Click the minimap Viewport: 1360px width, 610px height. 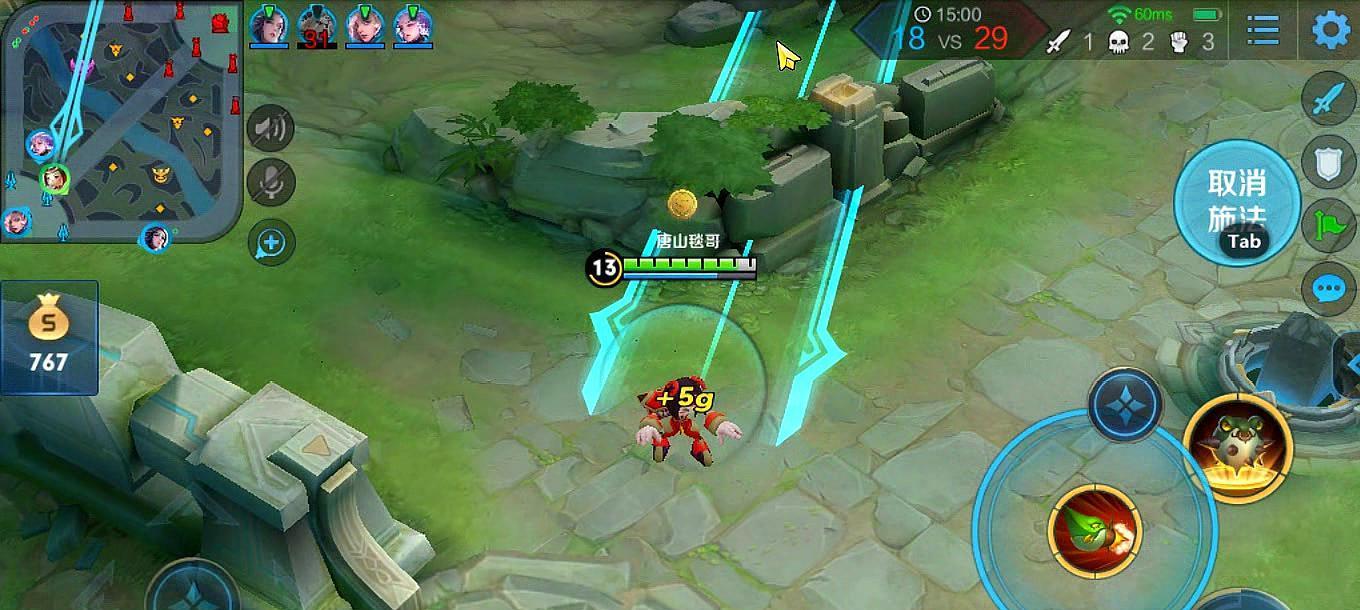[122, 120]
